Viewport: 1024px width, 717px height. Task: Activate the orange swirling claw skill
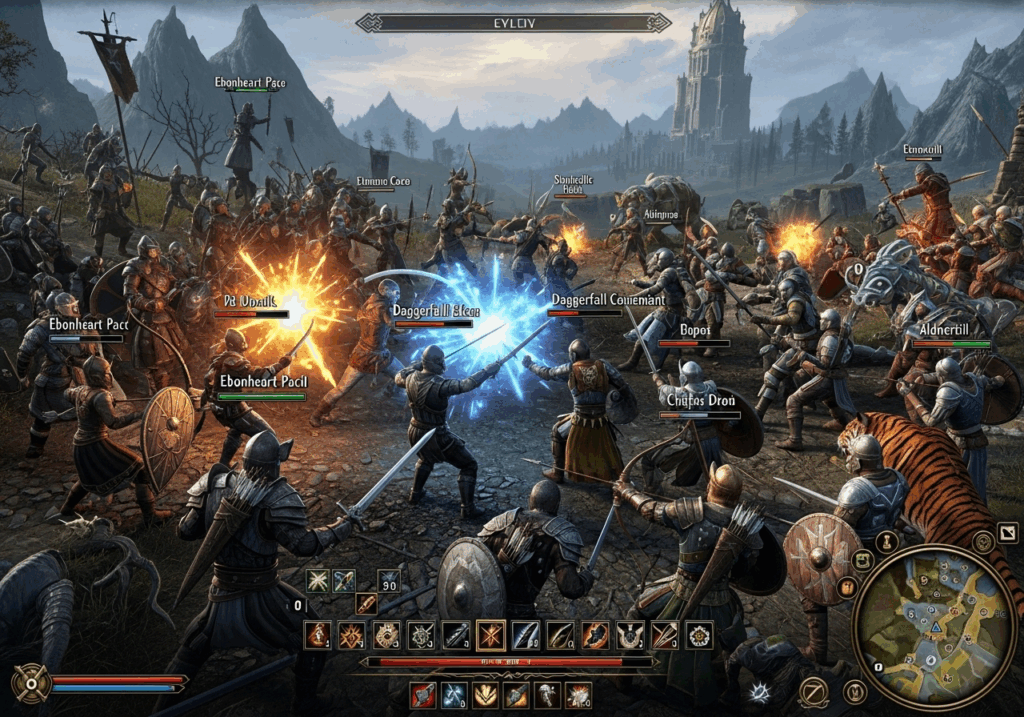pos(594,634)
